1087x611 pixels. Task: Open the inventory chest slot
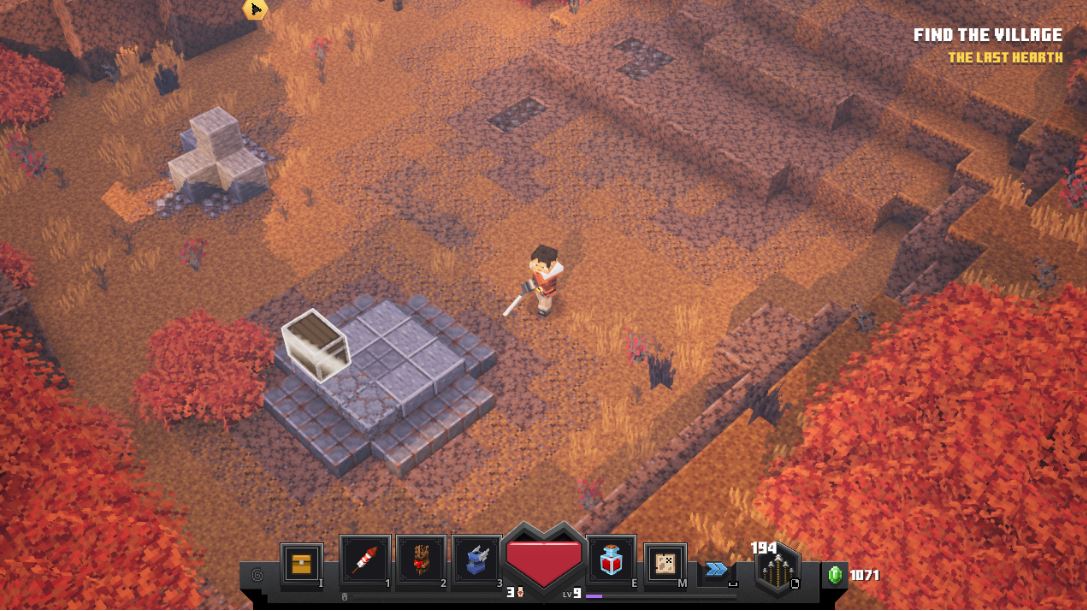(x=300, y=563)
